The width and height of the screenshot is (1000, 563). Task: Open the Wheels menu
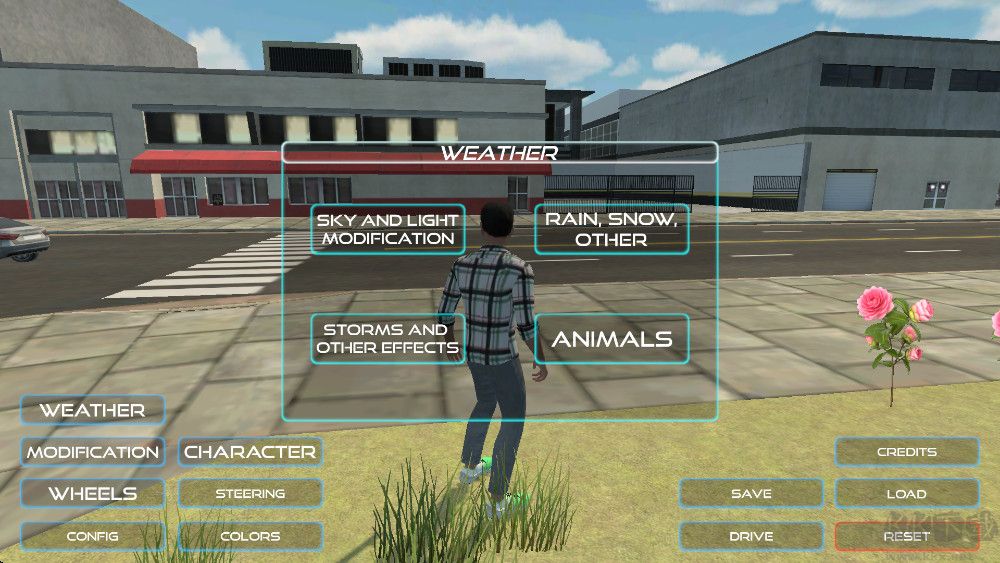pos(92,494)
